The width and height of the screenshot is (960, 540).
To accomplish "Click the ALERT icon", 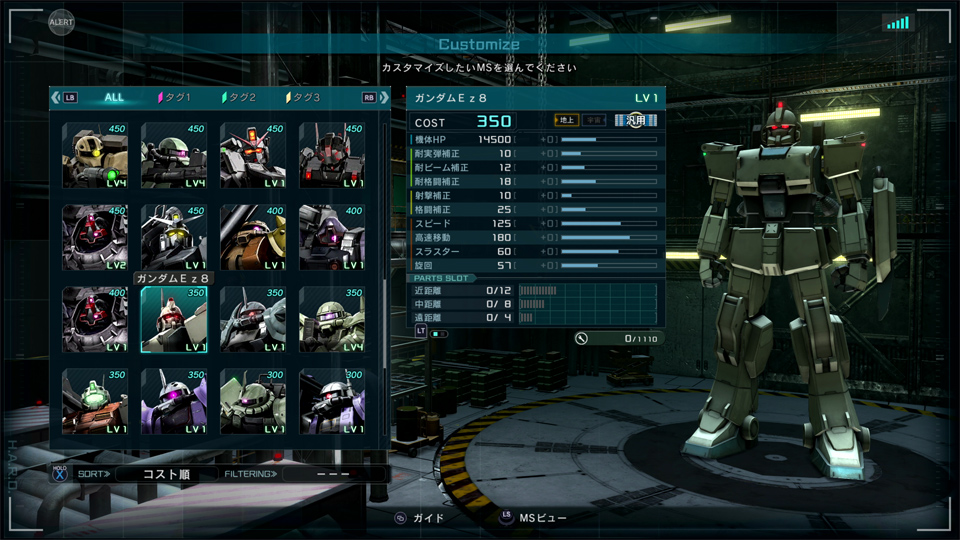I will coord(61,21).
